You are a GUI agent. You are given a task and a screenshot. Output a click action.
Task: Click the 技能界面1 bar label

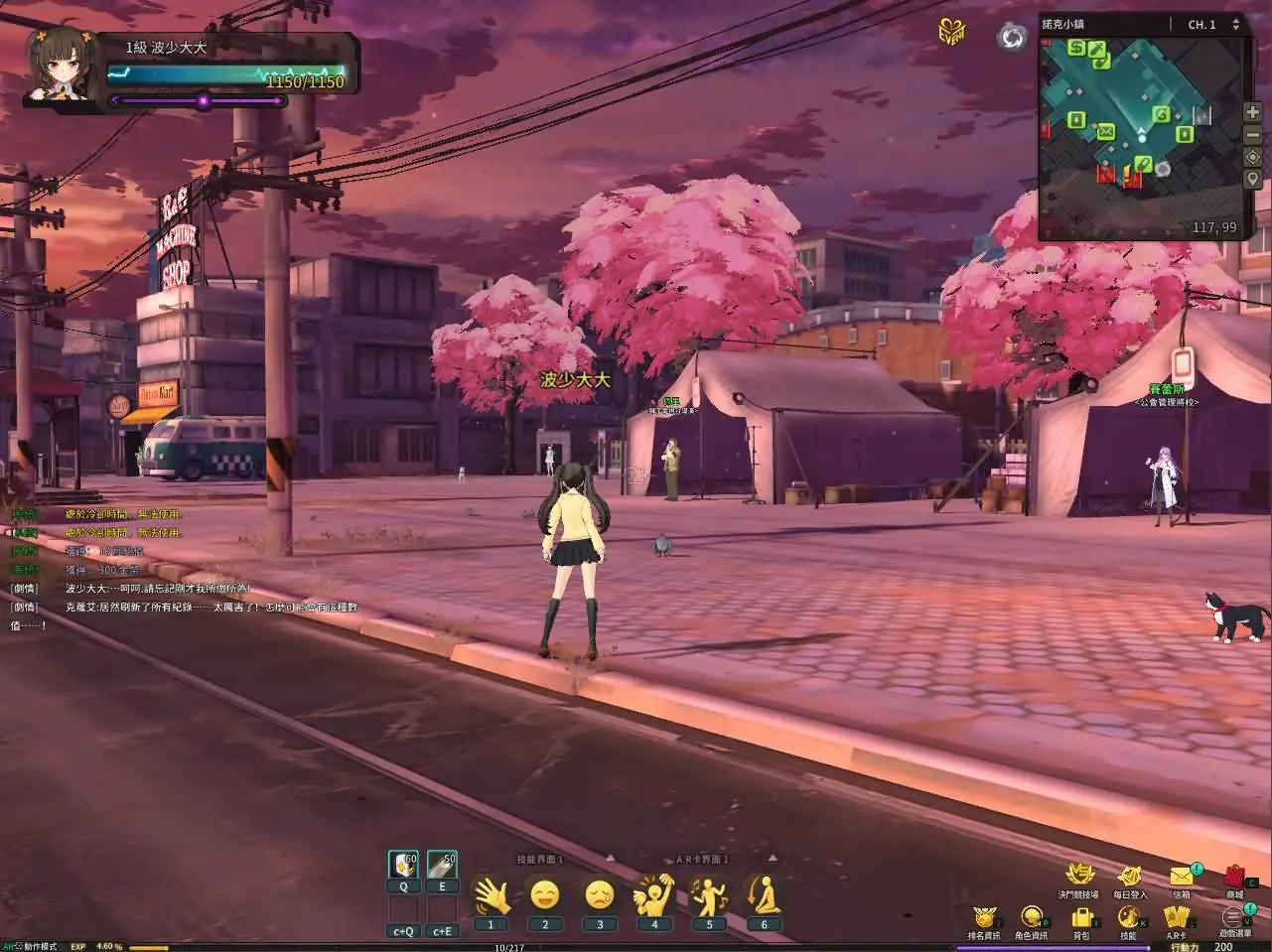pyautogui.click(x=540, y=860)
